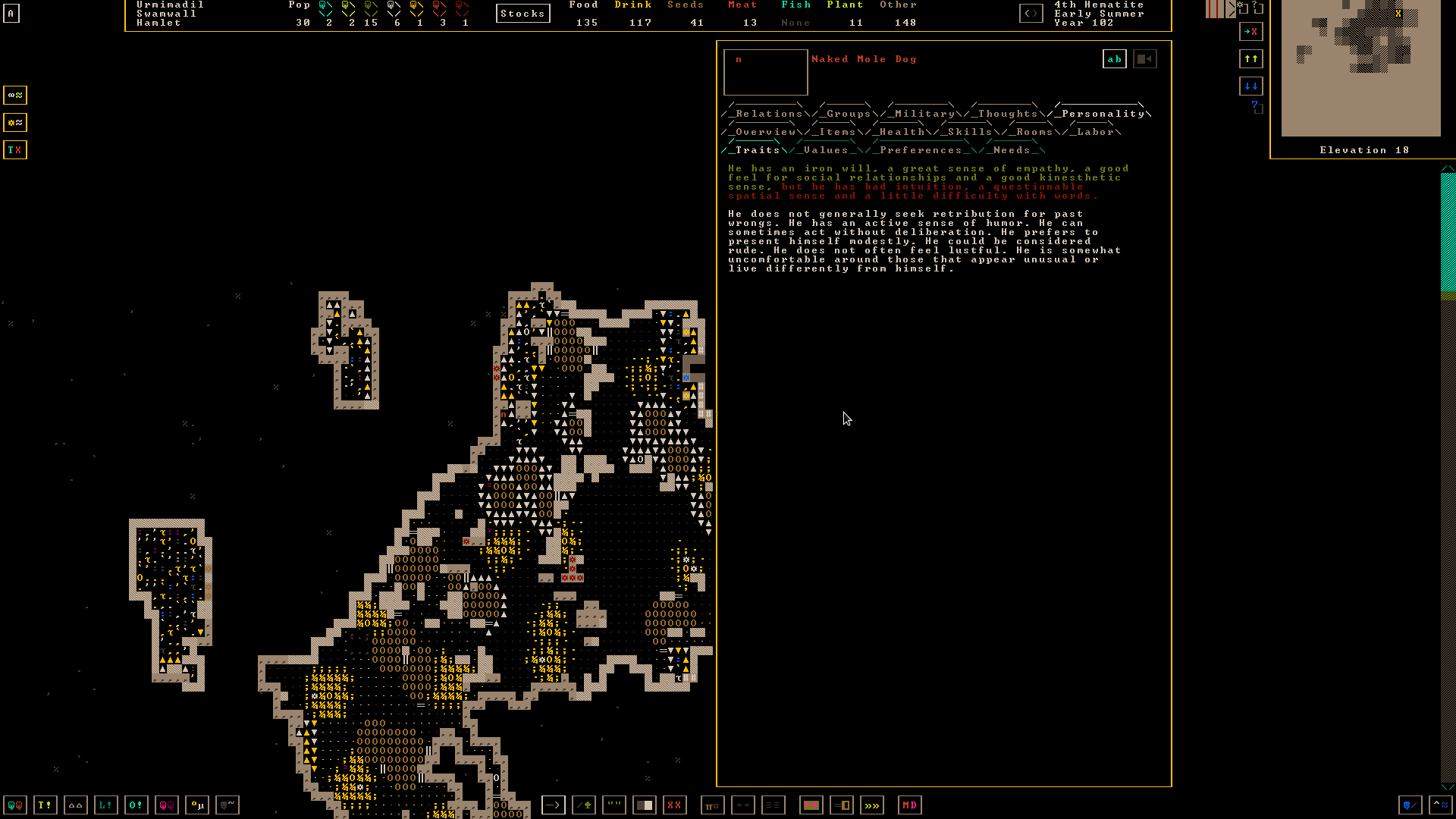Click the 'ab' rename button

tap(1114, 59)
